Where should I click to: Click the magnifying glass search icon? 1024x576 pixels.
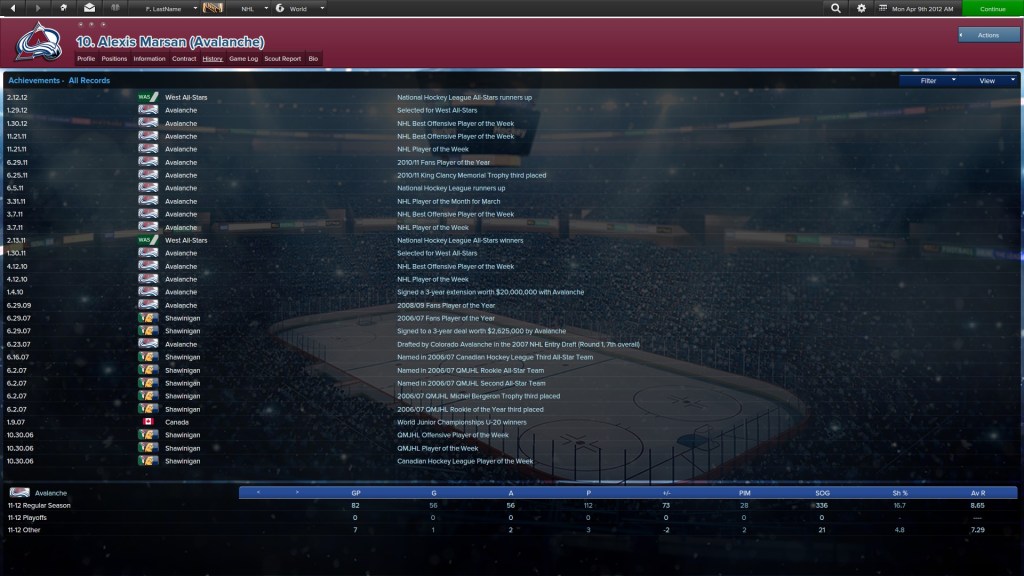click(x=836, y=8)
